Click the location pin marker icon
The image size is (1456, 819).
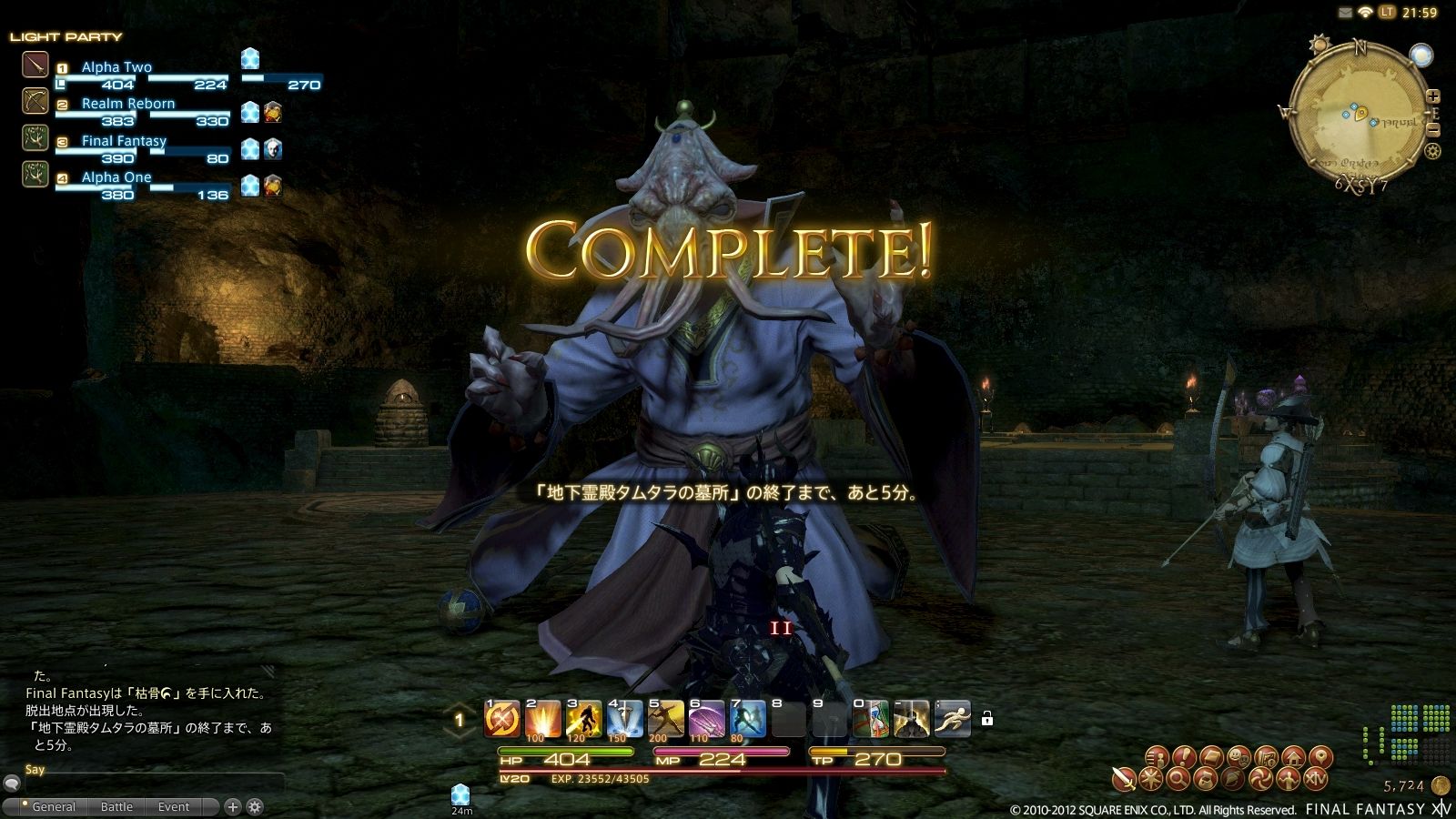tap(1322, 757)
